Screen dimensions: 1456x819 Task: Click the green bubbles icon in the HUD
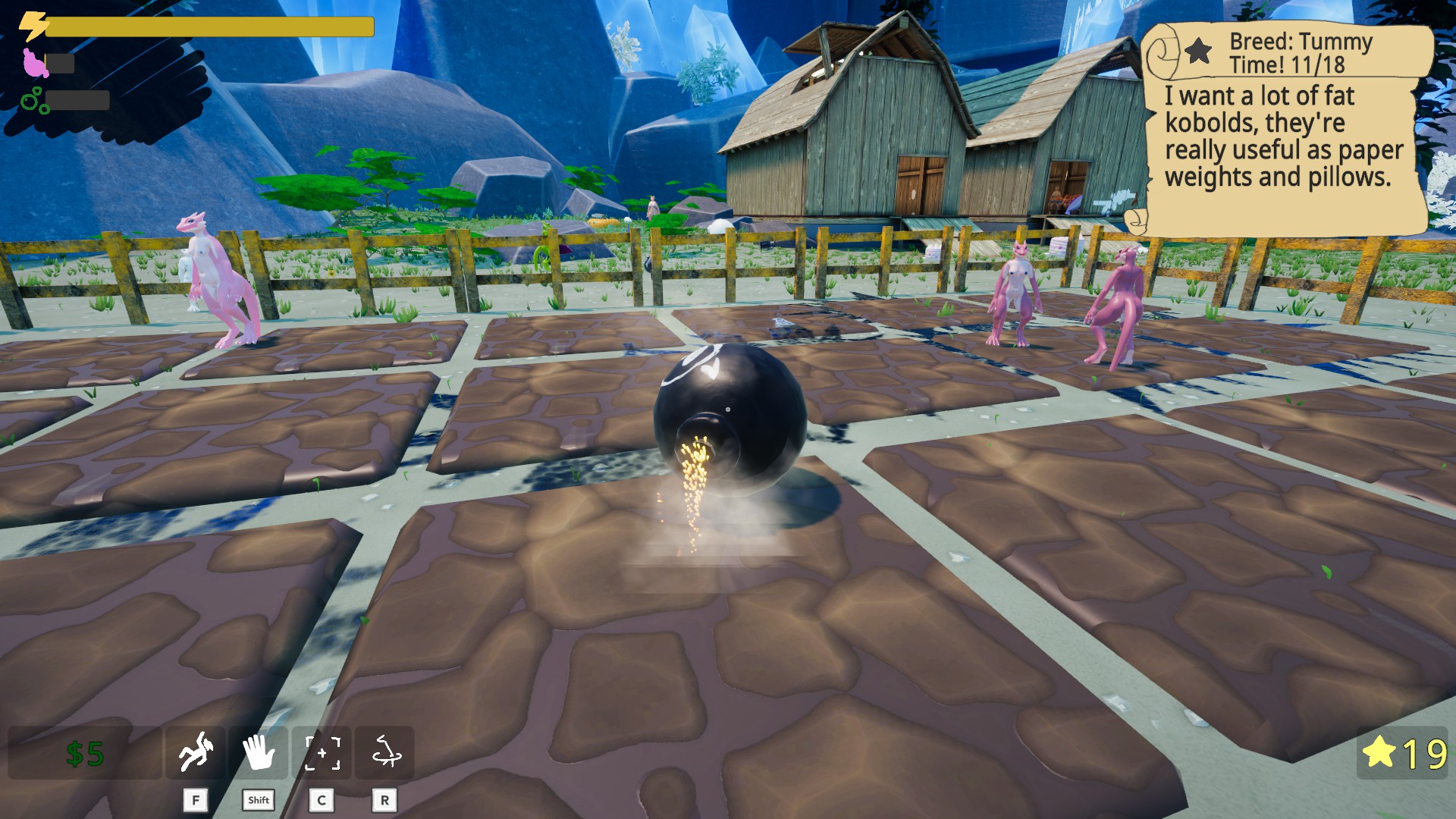(33, 99)
